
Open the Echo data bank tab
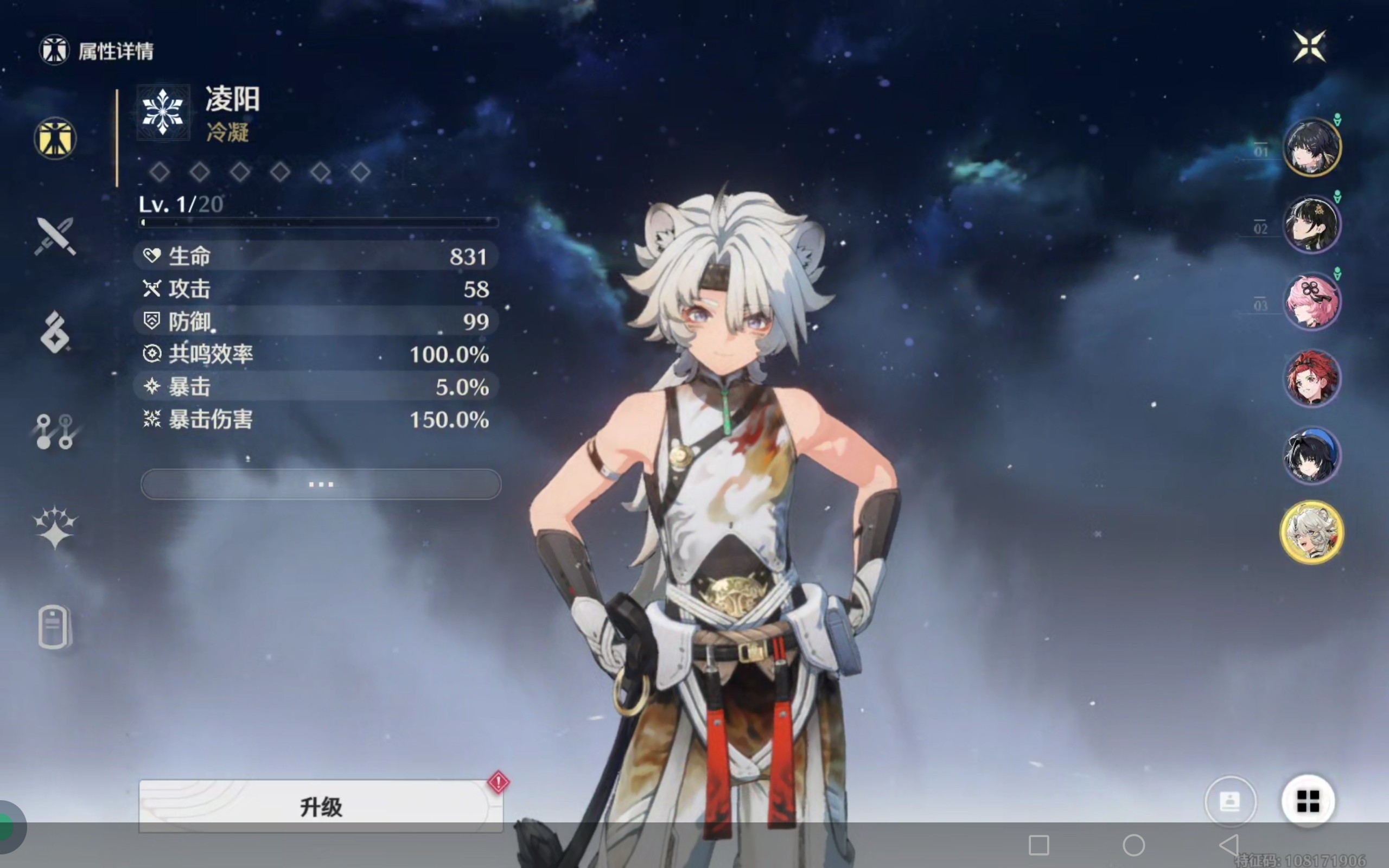(55, 333)
